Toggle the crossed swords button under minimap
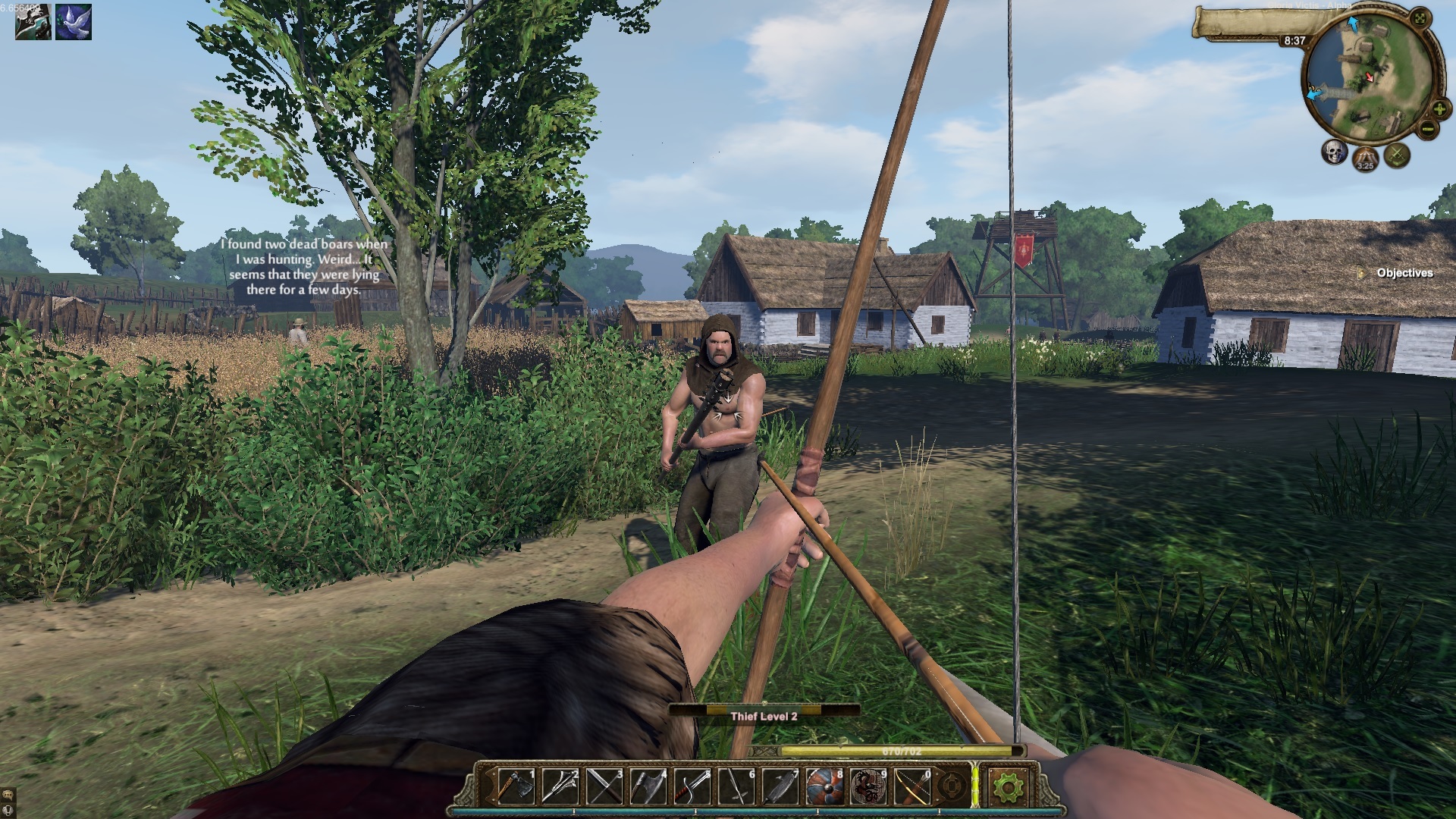The width and height of the screenshot is (1456, 819). (x=1397, y=156)
